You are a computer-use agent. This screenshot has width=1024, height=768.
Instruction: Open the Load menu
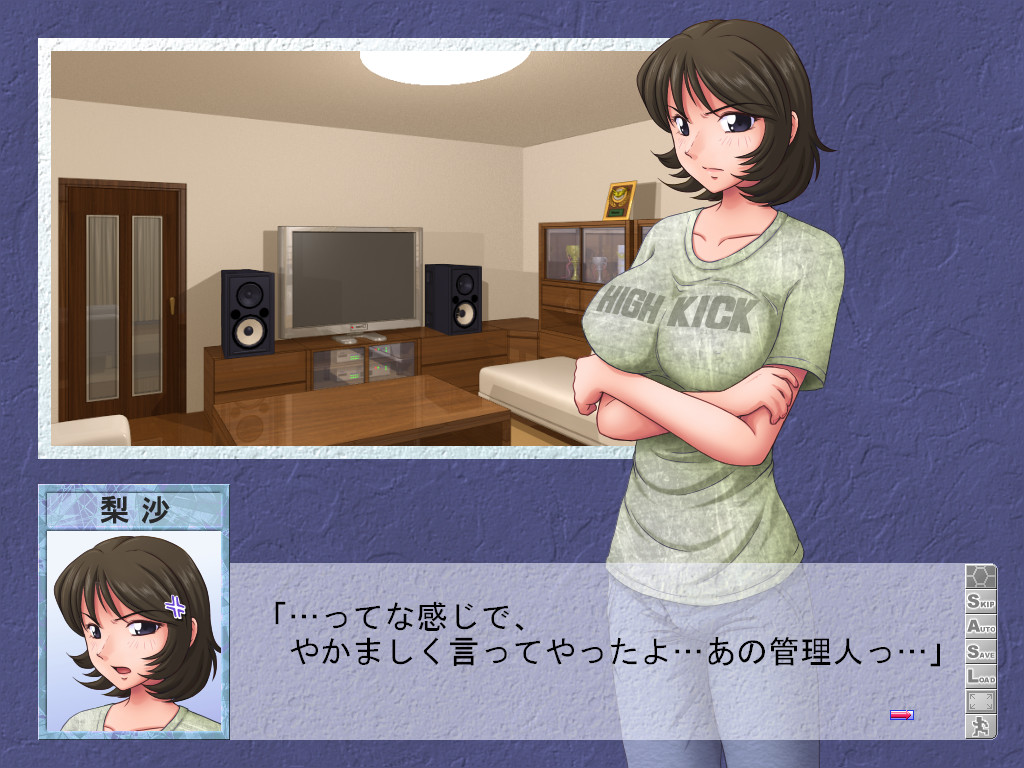pos(980,677)
